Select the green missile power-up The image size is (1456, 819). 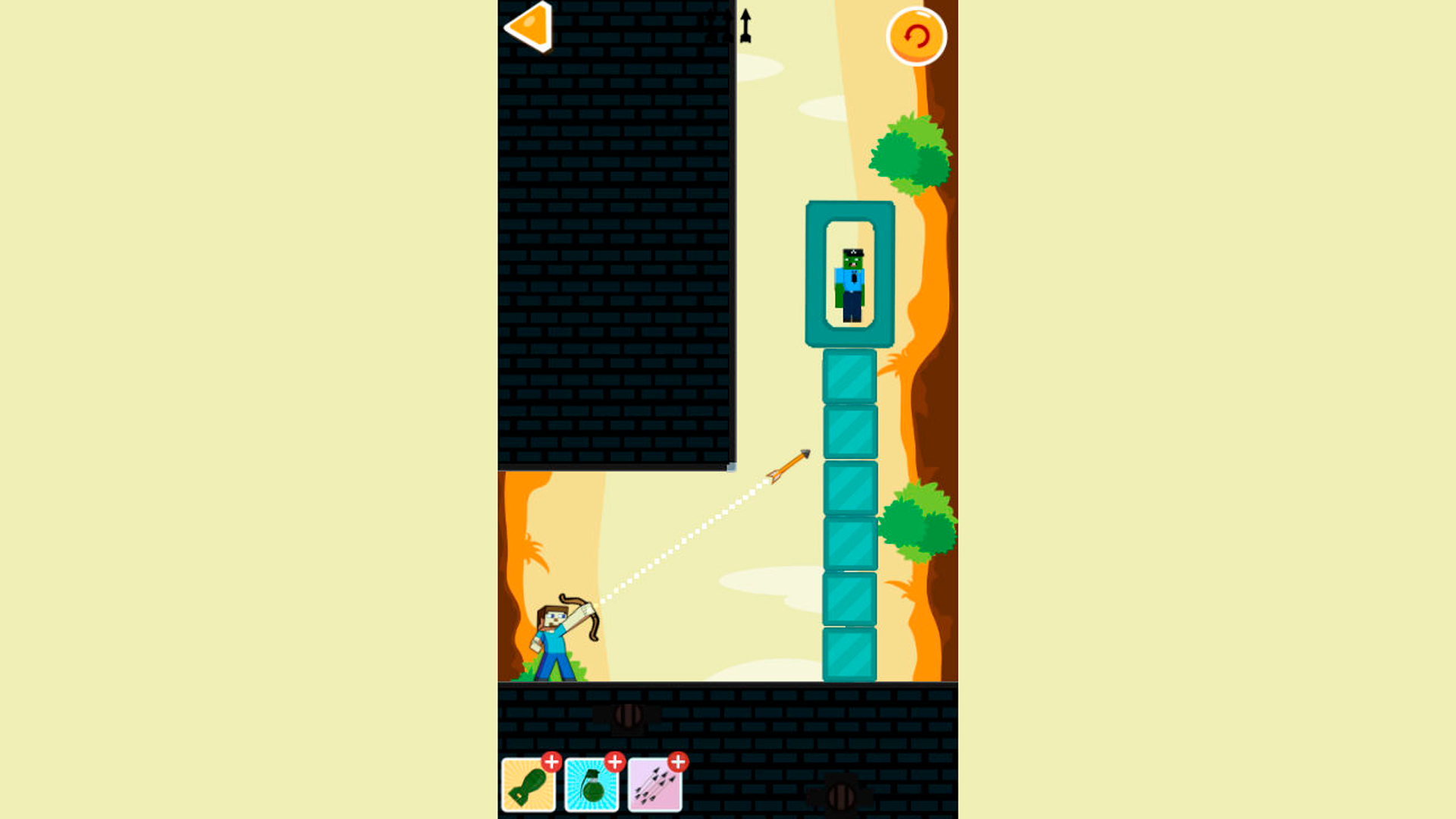529,786
